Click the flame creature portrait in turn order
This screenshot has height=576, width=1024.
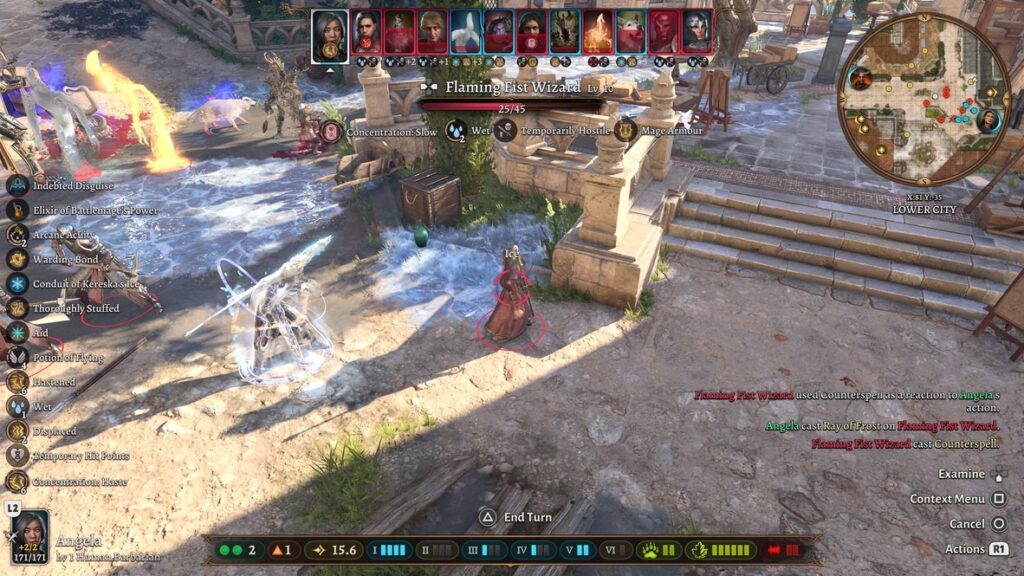click(598, 32)
